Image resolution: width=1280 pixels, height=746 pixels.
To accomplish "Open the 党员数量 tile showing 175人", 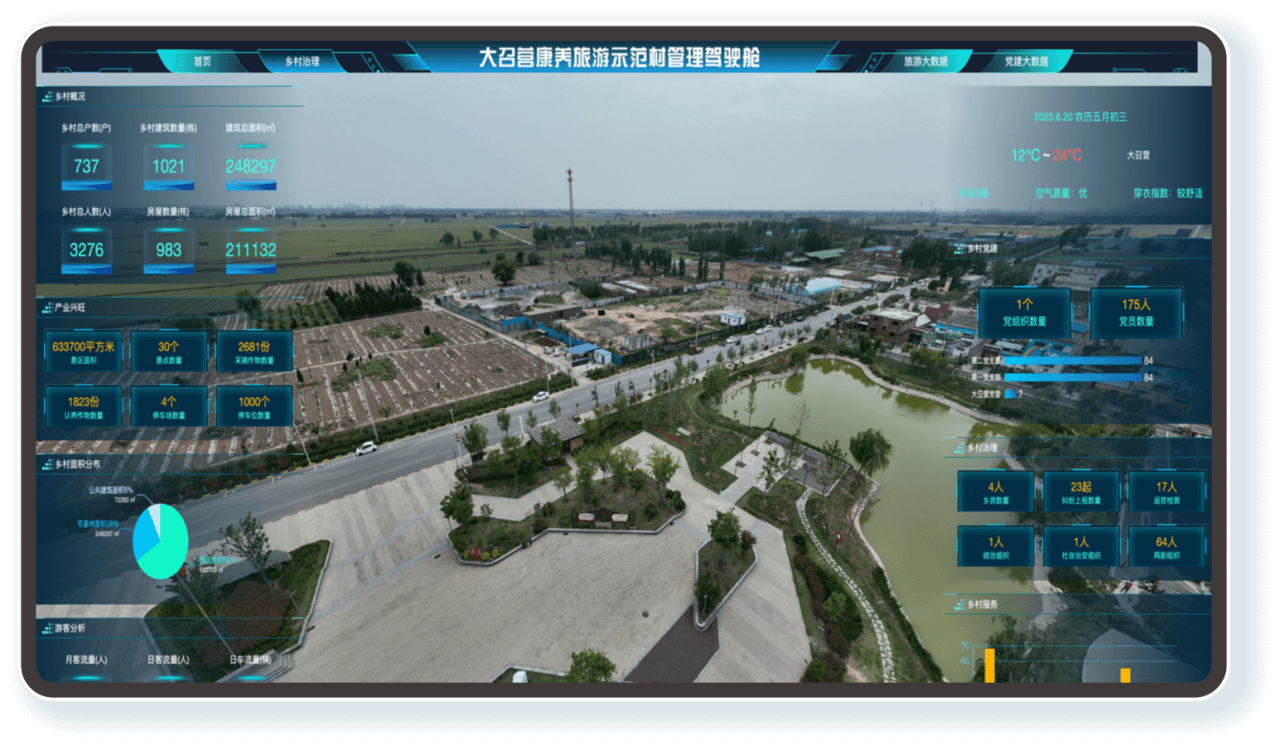I will (1137, 312).
